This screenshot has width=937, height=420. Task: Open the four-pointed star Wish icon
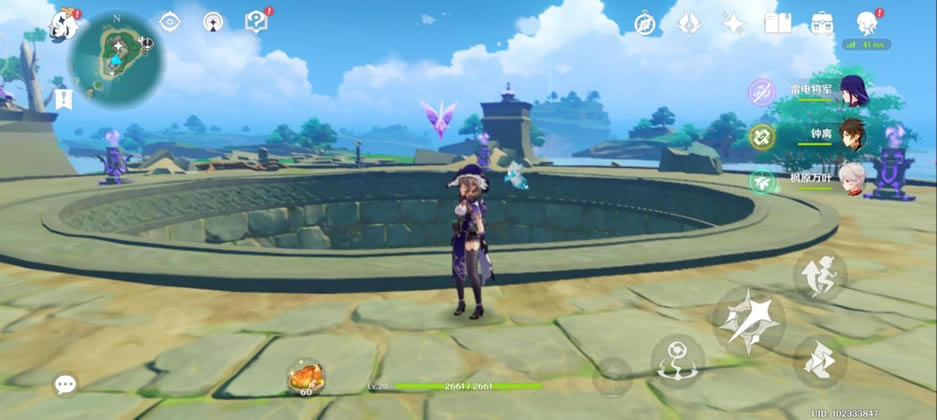(734, 24)
